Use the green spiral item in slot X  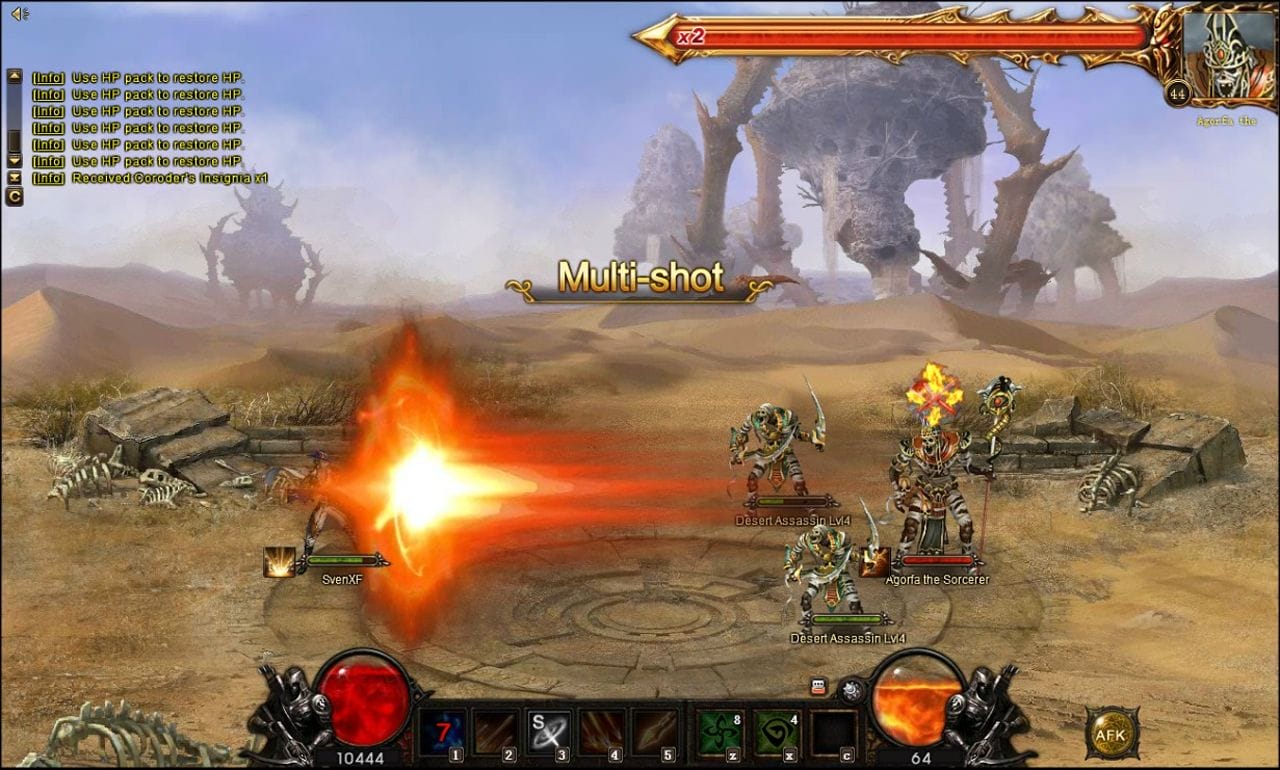coord(775,733)
